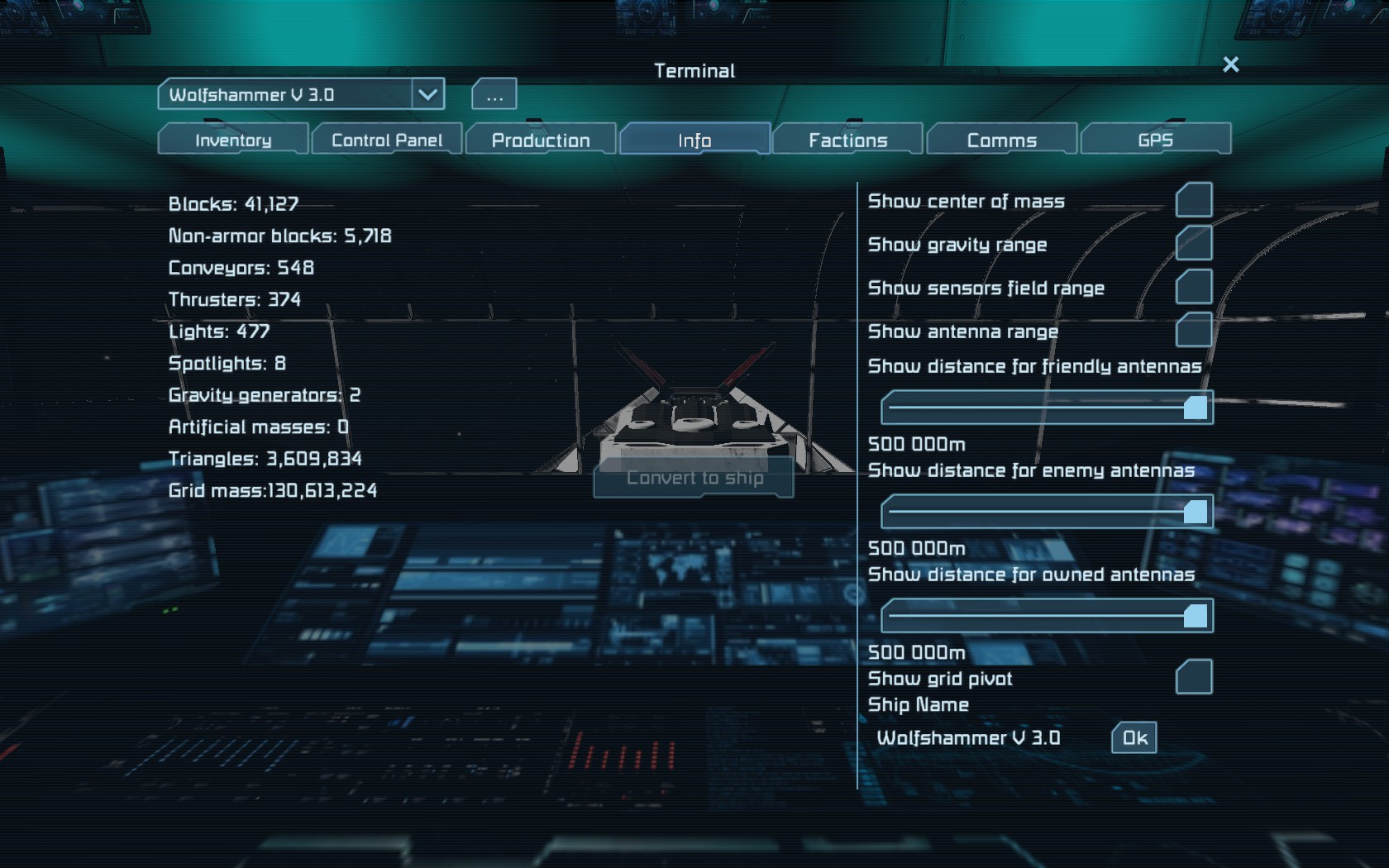Screen dimensions: 1389x868
Task: Click the ellipsis button beside grid dropdown
Action: click(x=494, y=95)
